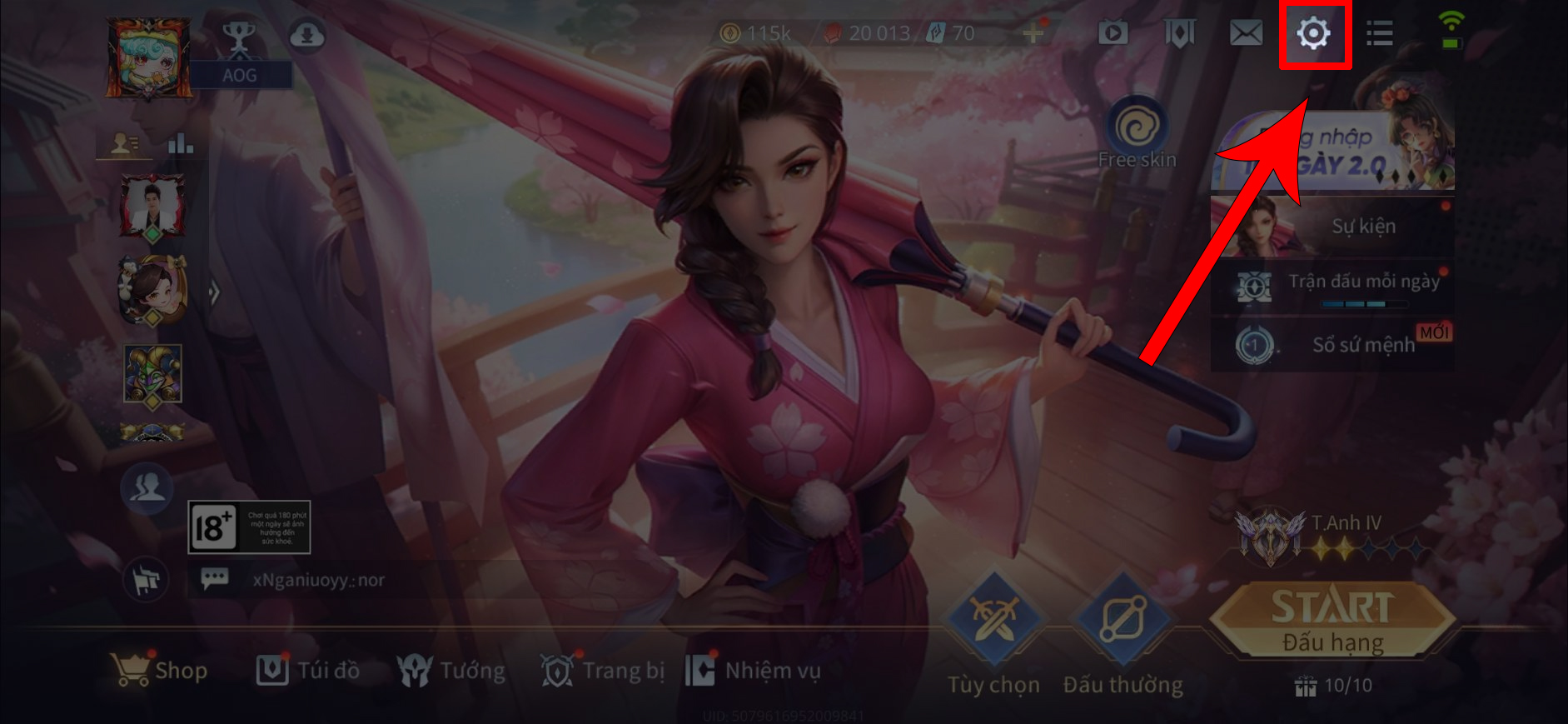Click the plus button to add currency

[1033, 33]
